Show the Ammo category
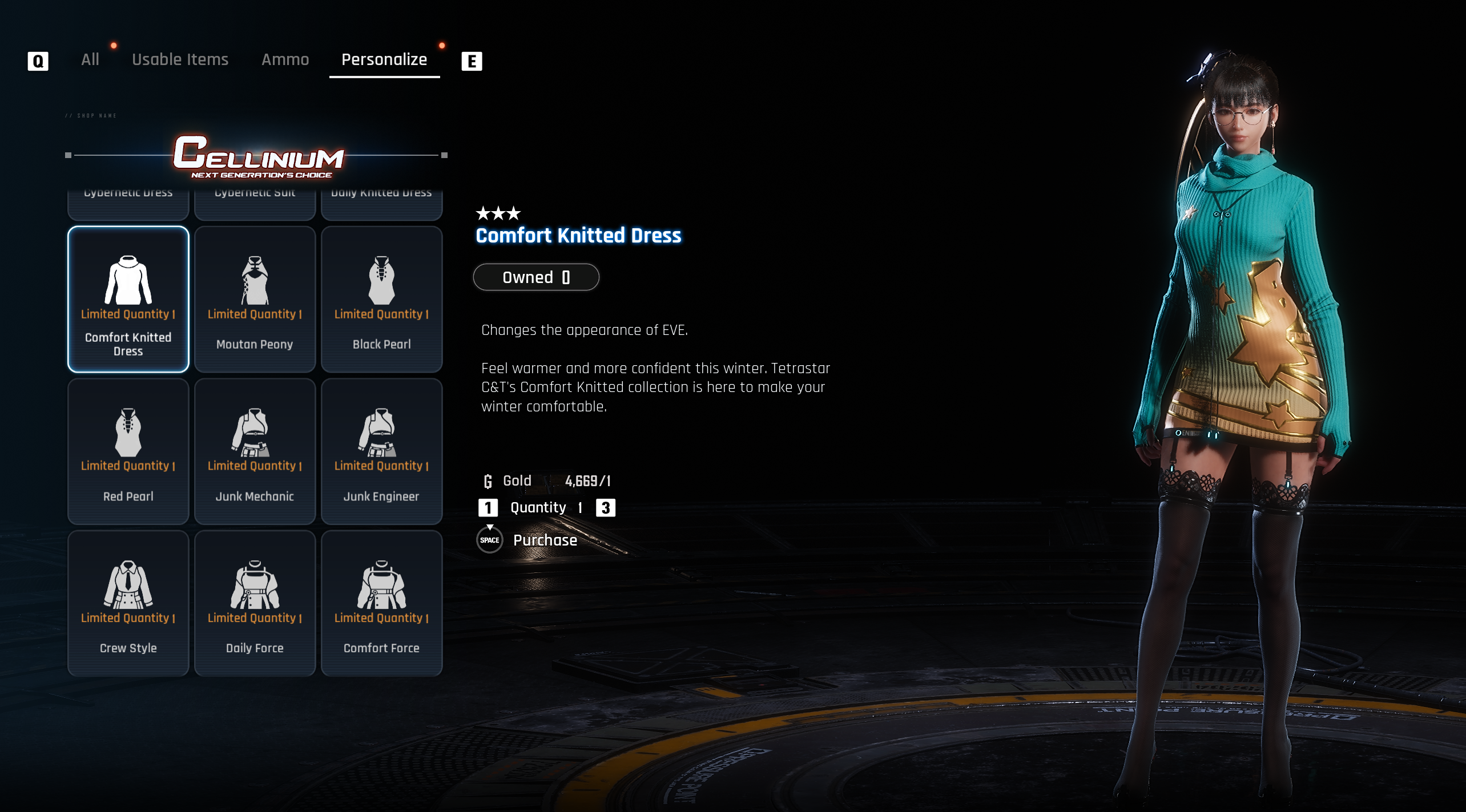 pos(285,60)
